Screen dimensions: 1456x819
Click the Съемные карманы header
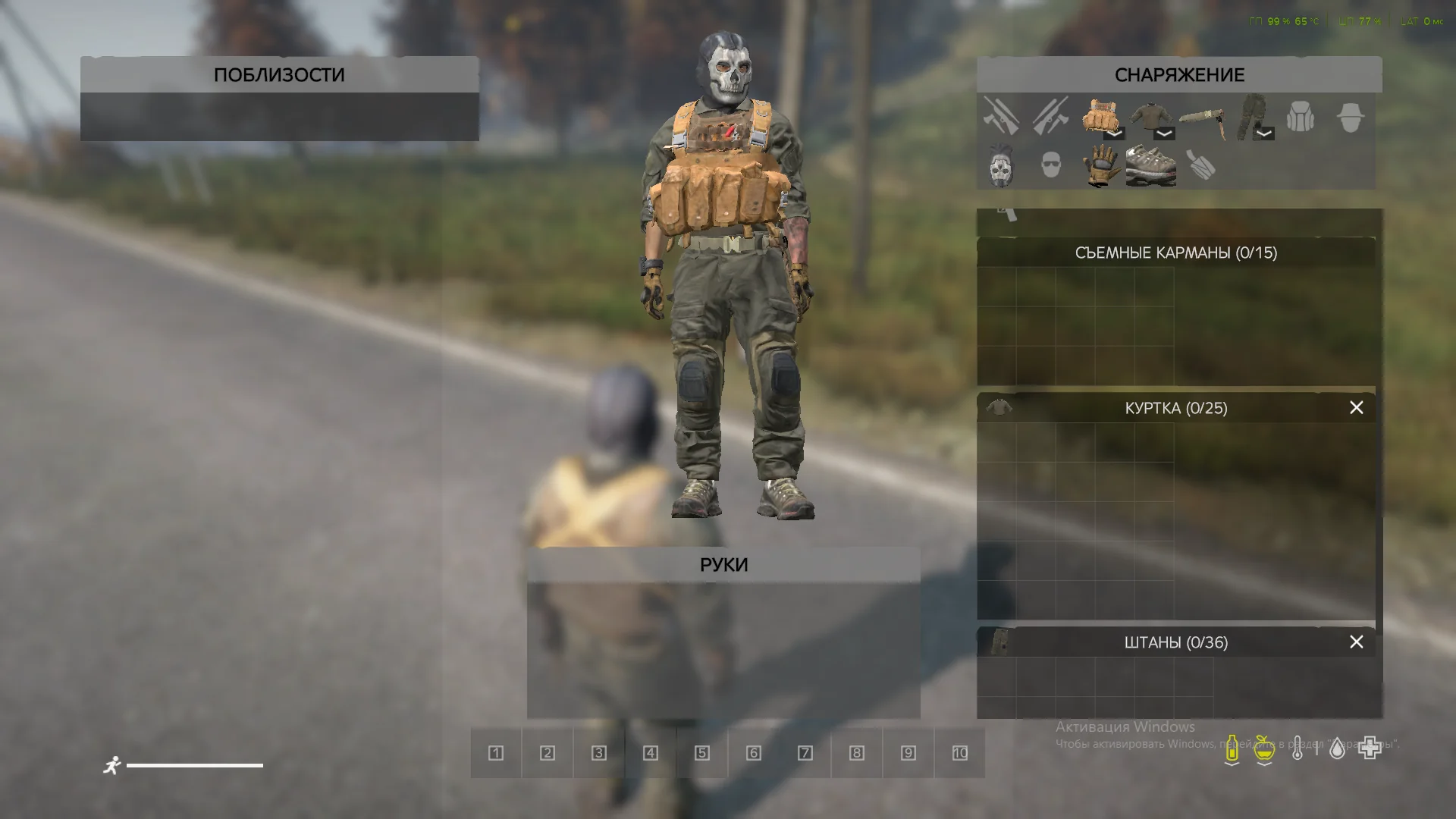[x=1175, y=253]
